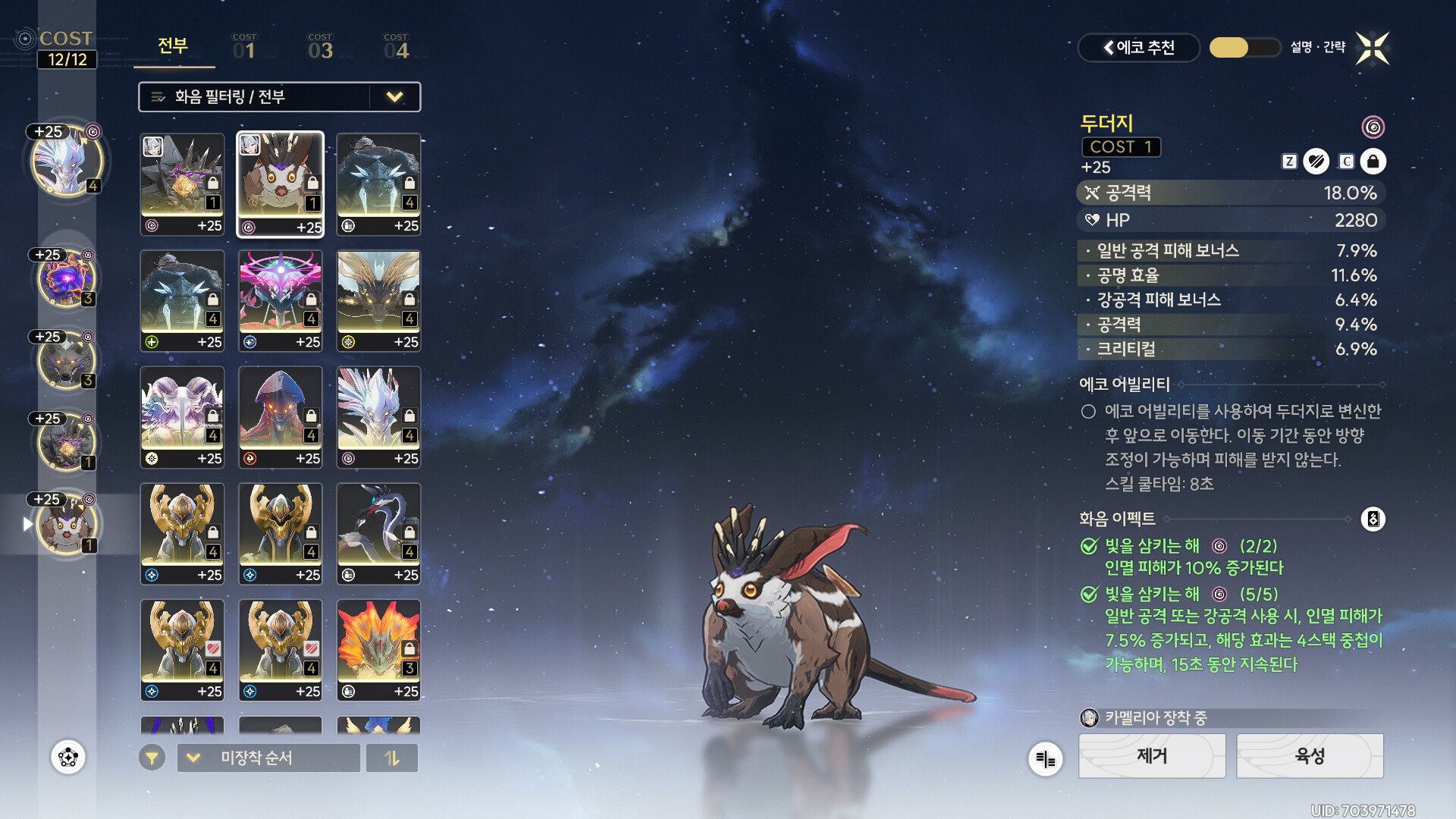Image resolution: width=1456 pixels, height=819 pixels.
Task: Close the echo screen with the X
Action: pyautogui.click(x=1373, y=49)
